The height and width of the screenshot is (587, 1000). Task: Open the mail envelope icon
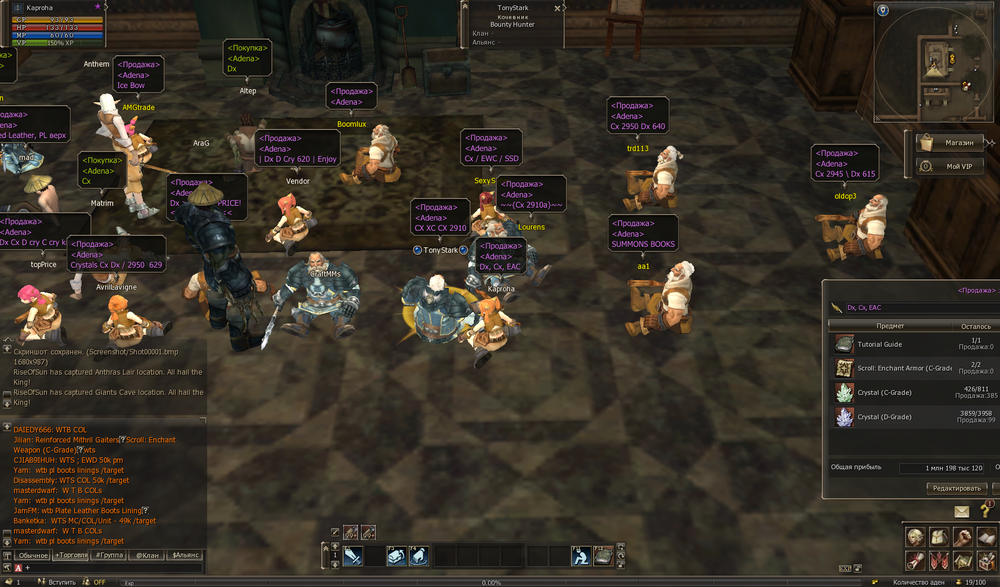pyautogui.click(x=962, y=511)
